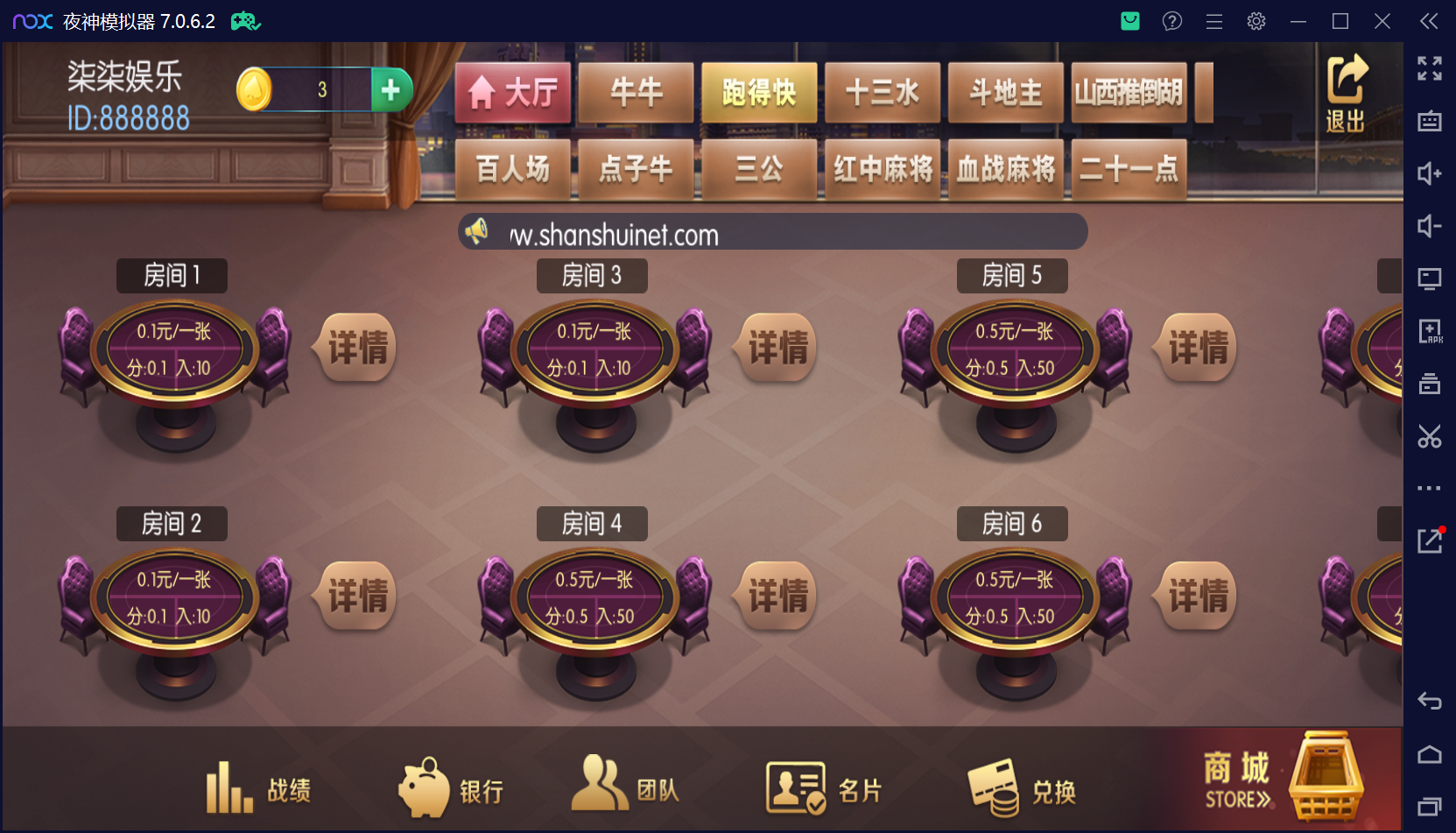Install an APK file via sidebar
Screen dimensions: 1456x833
pos(1431,331)
